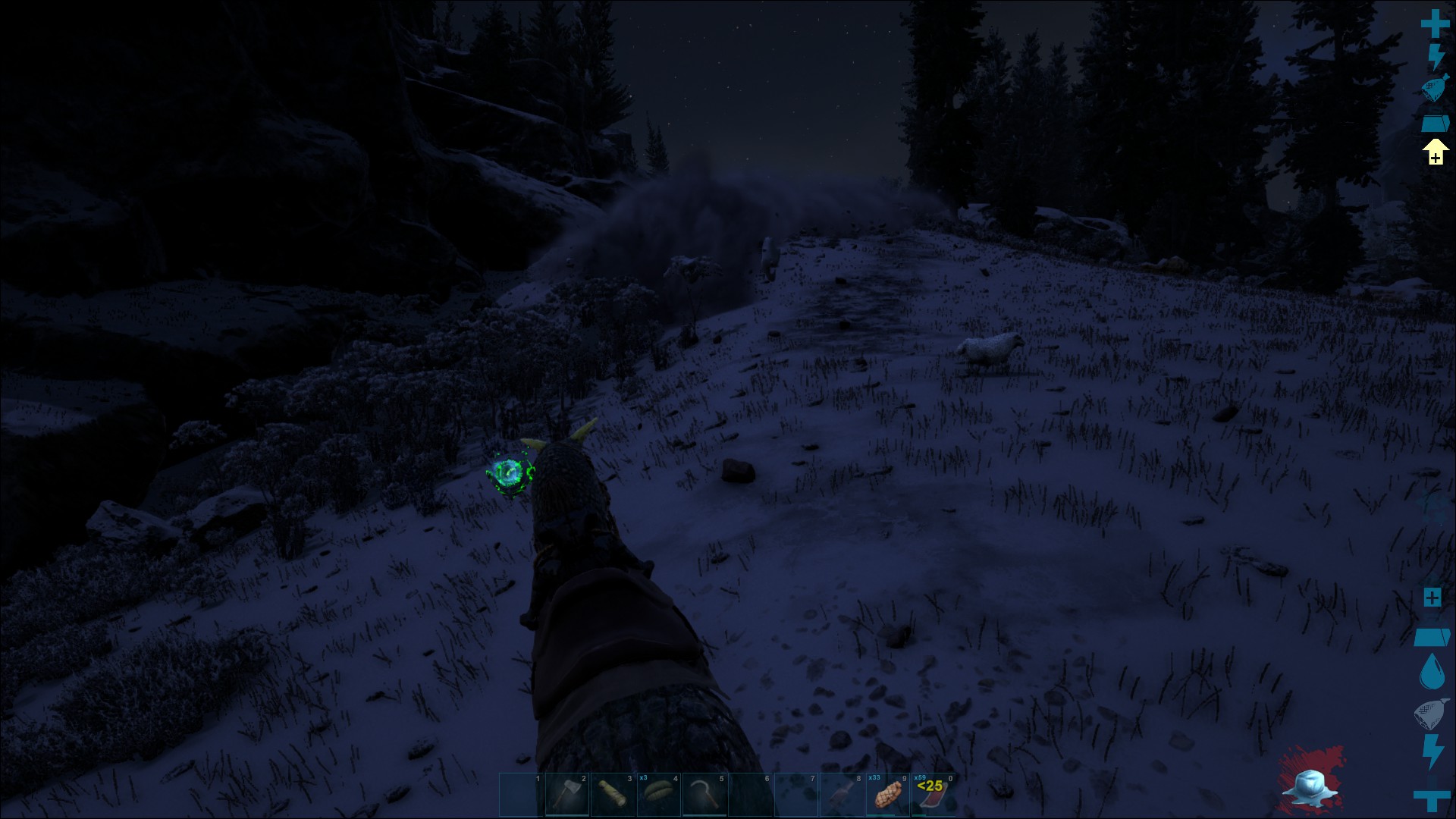Eat the cooked meat stack in slot 9

coord(887,795)
